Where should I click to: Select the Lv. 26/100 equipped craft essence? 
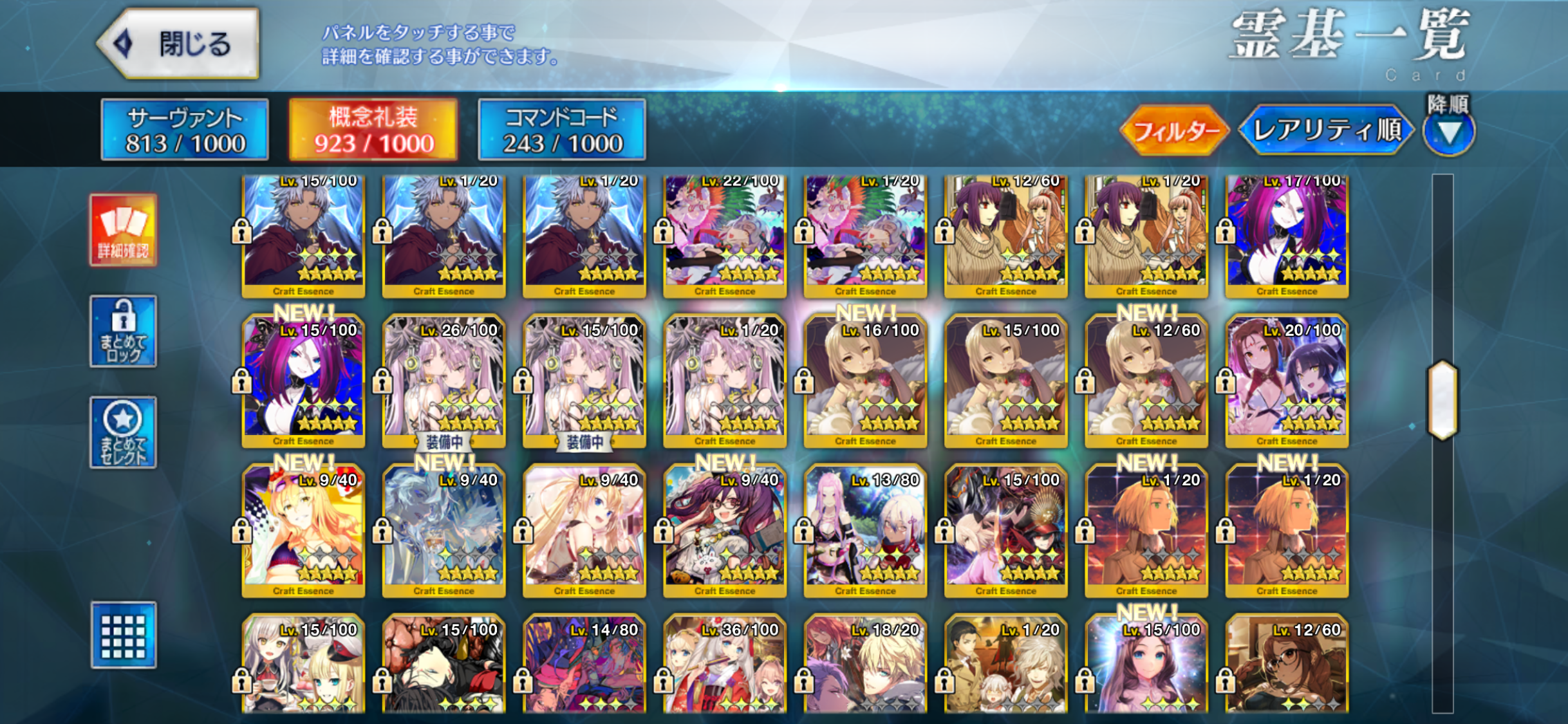pos(443,380)
